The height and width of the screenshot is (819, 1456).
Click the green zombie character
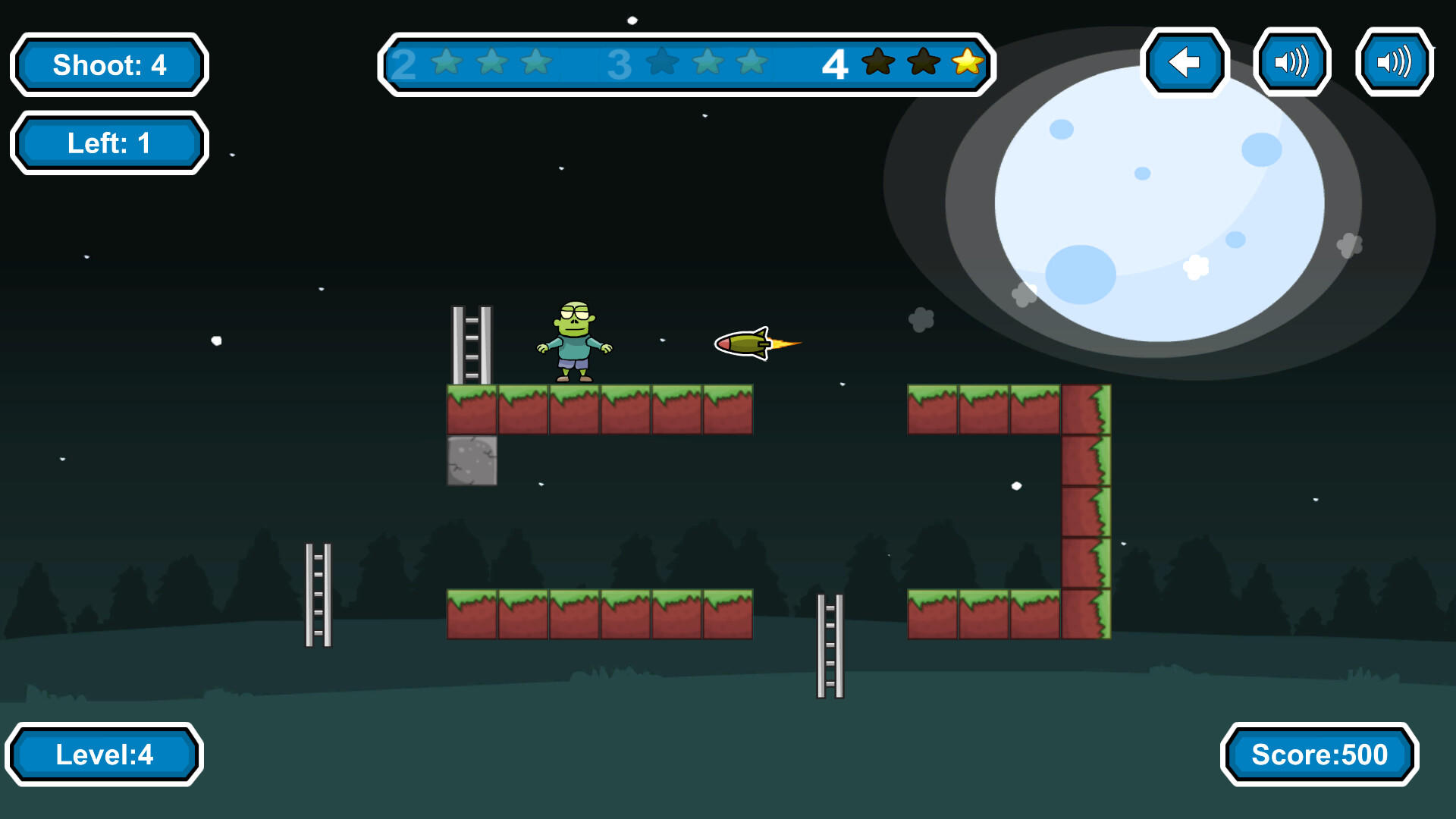[x=574, y=341]
